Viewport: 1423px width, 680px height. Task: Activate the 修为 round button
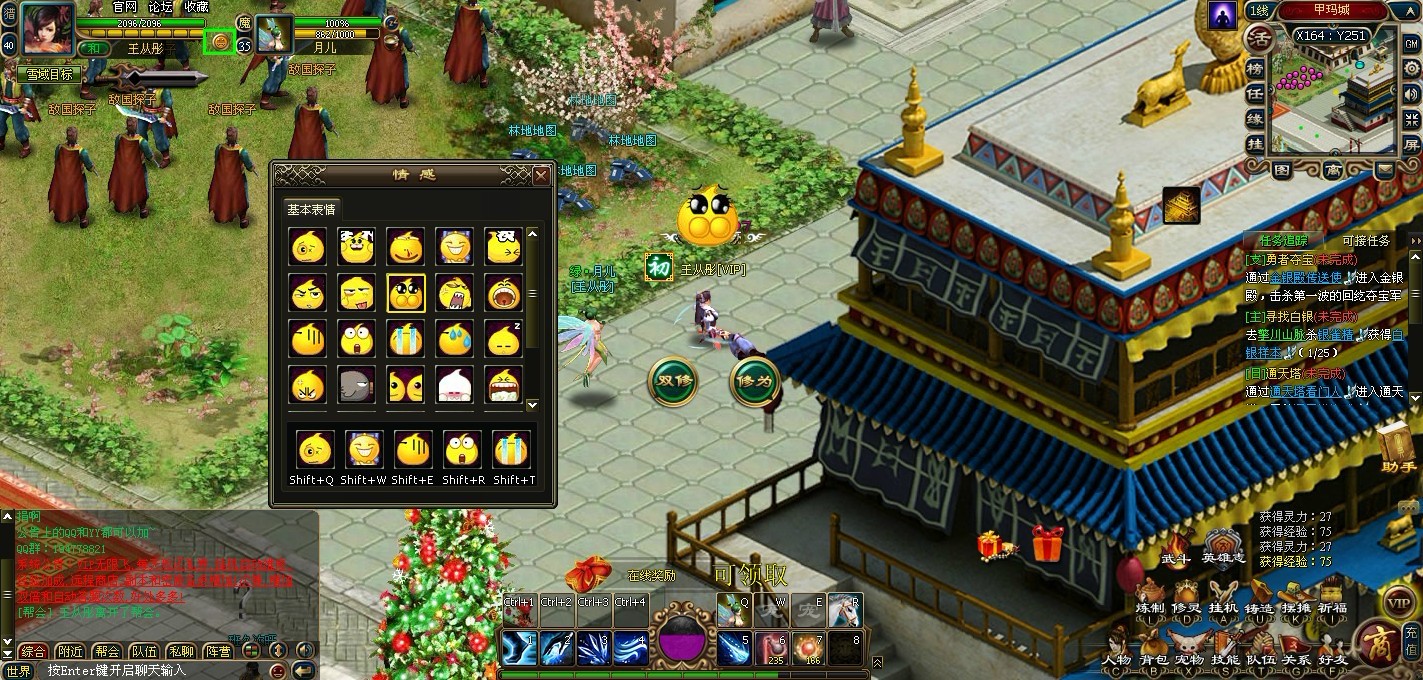[754, 381]
